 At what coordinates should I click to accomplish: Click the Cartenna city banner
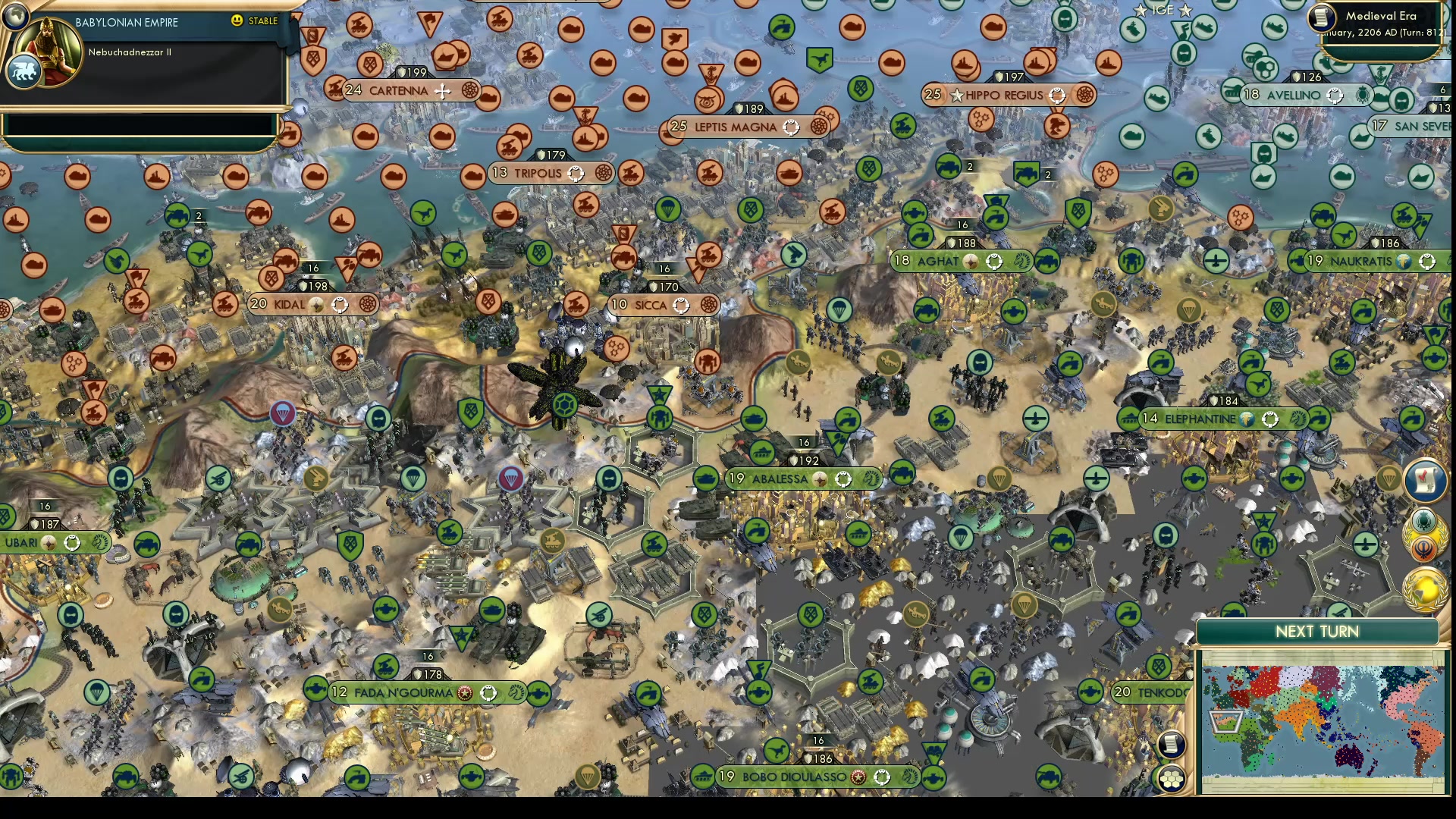(x=399, y=90)
